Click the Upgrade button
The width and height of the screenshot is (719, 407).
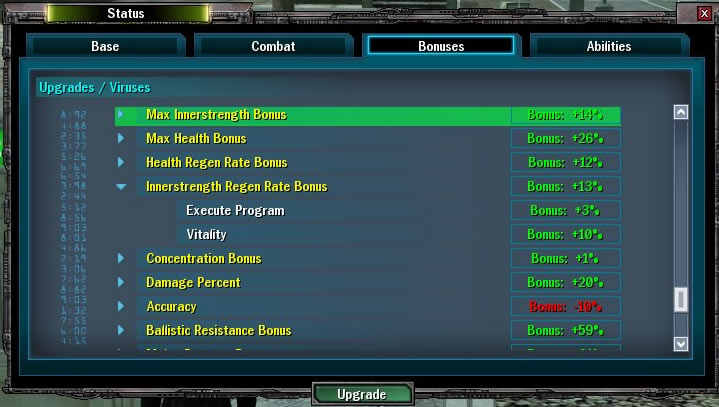(x=362, y=394)
